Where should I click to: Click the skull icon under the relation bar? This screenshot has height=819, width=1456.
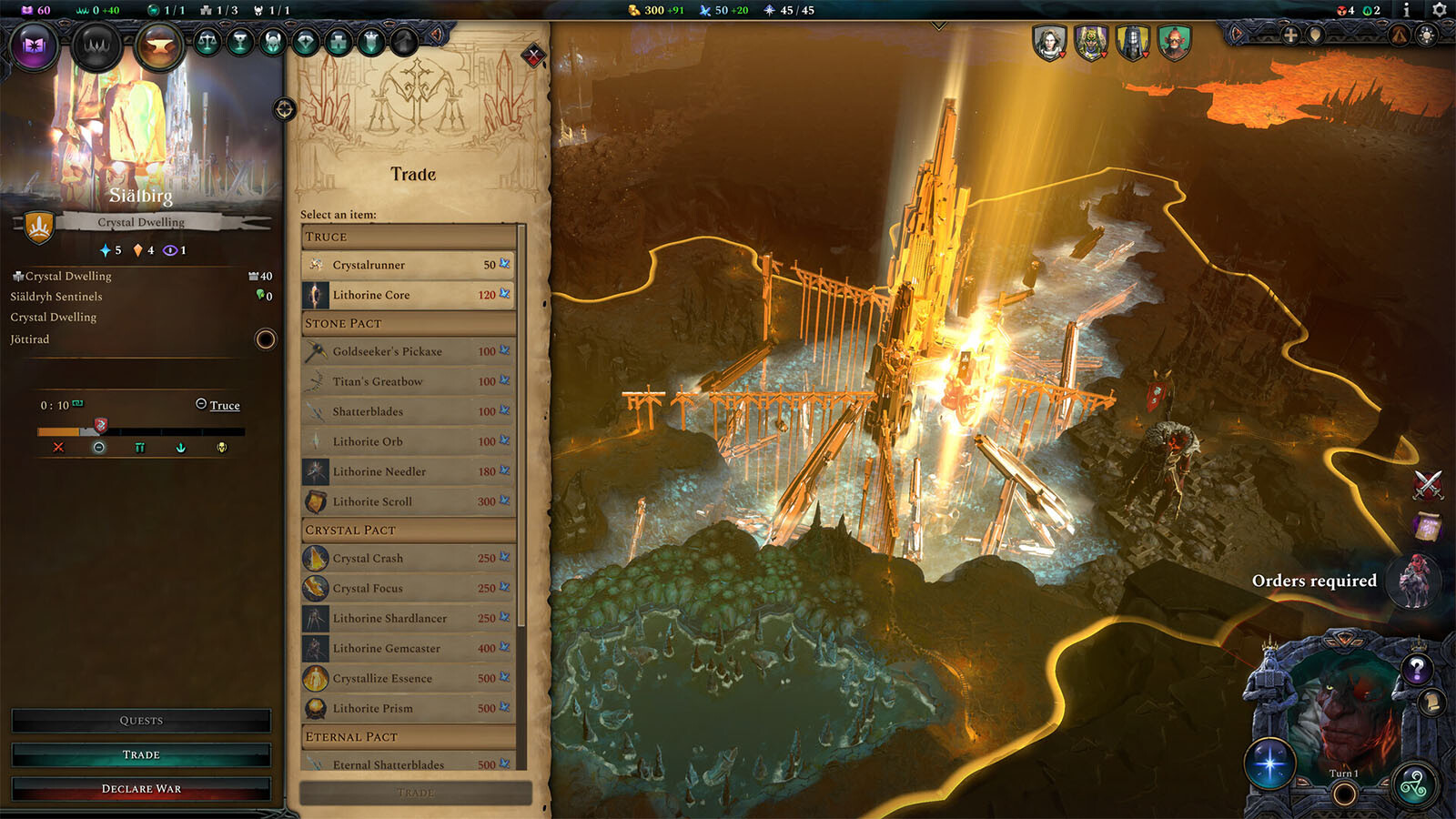222,448
